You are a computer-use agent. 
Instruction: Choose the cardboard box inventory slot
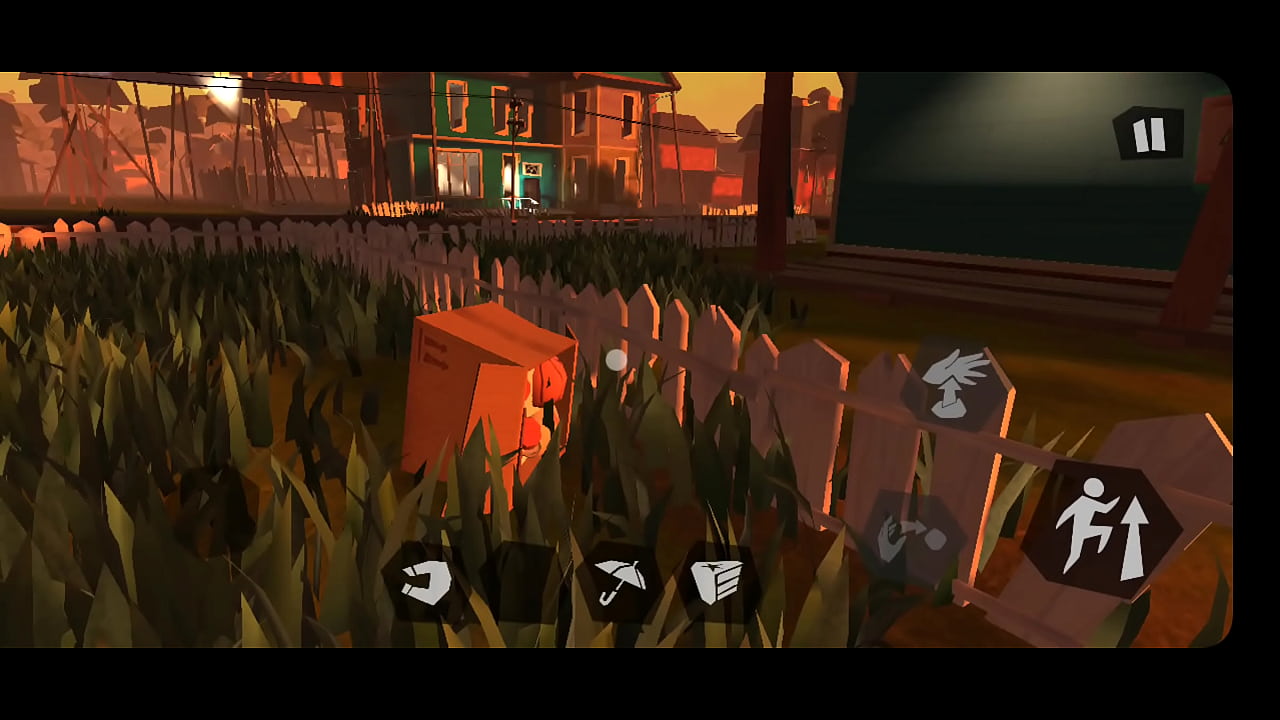pyautogui.click(x=717, y=581)
